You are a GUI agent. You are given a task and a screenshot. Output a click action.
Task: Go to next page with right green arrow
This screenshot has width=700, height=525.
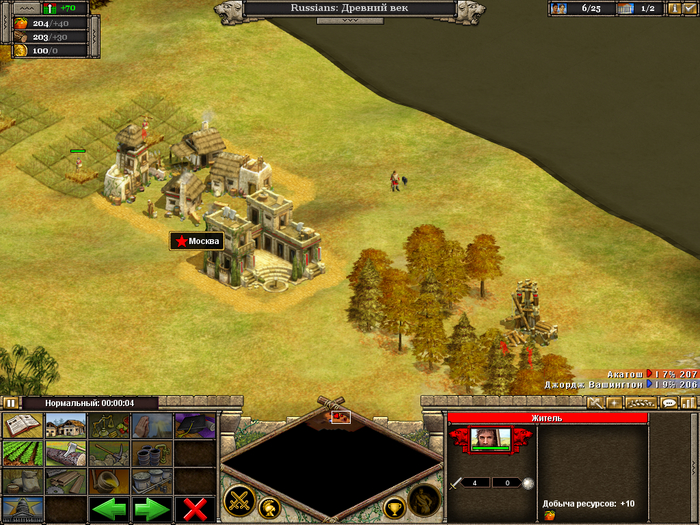tap(152, 509)
